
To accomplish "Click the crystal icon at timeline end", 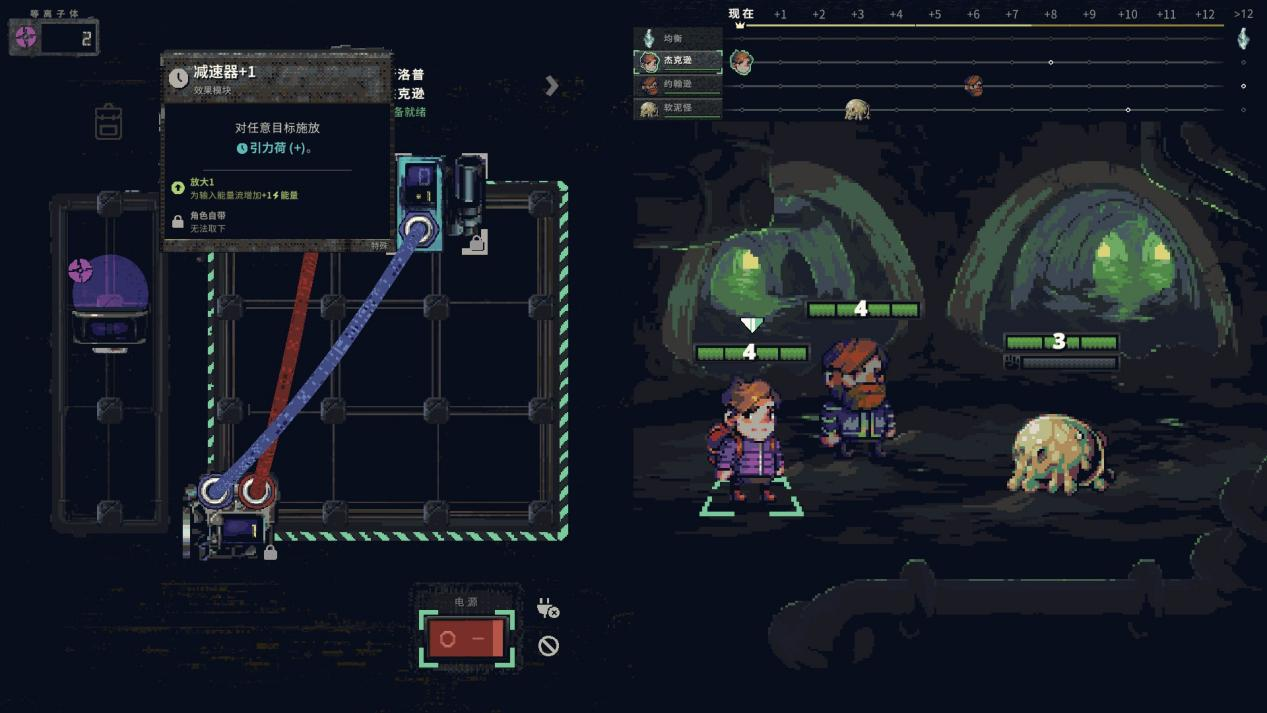I will [x=1243, y=38].
